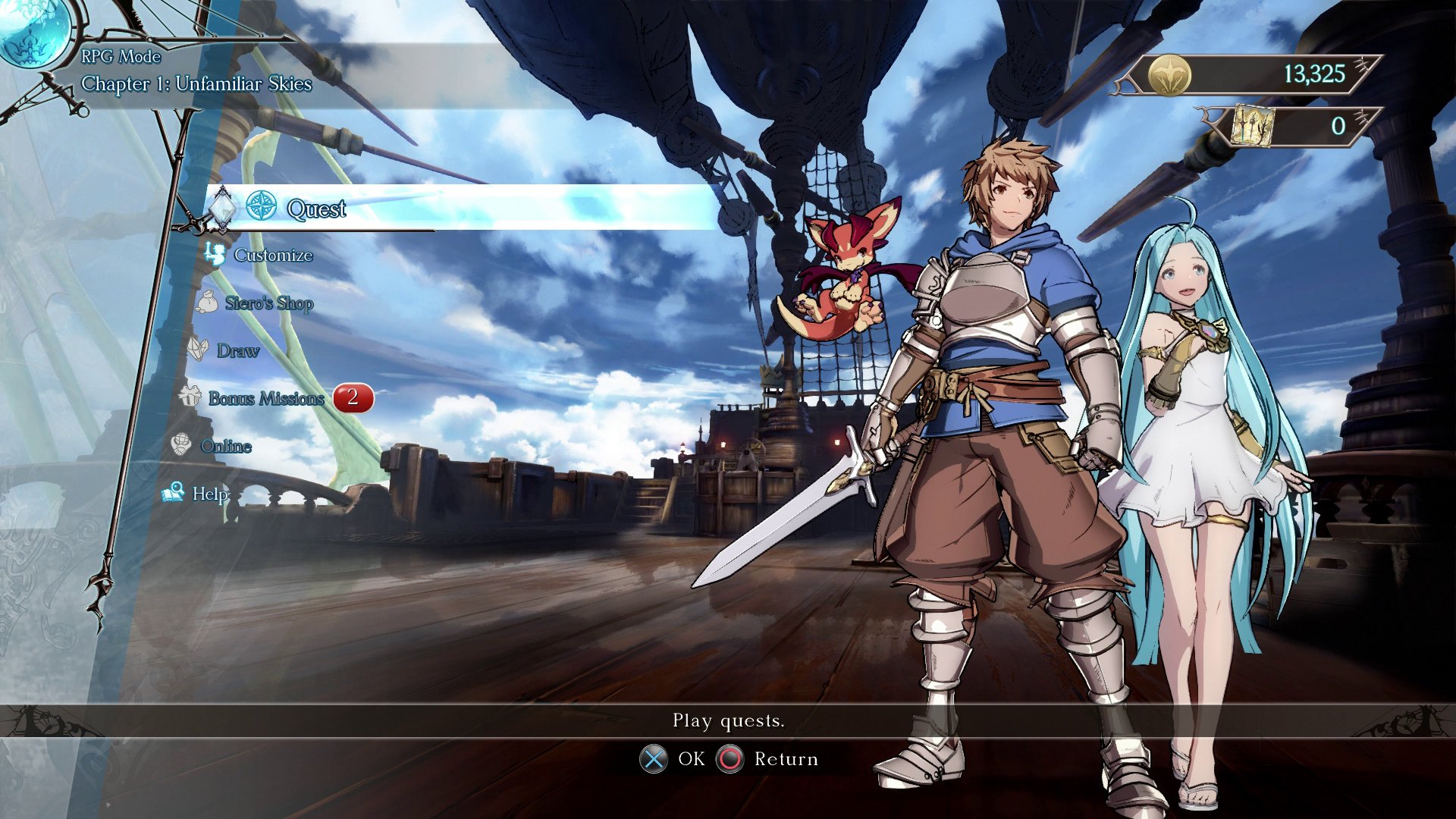This screenshot has width=1456, height=819.
Task: Open Bonus Missions with the red notification badge
Action: pyautogui.click(x=267, y=398)
